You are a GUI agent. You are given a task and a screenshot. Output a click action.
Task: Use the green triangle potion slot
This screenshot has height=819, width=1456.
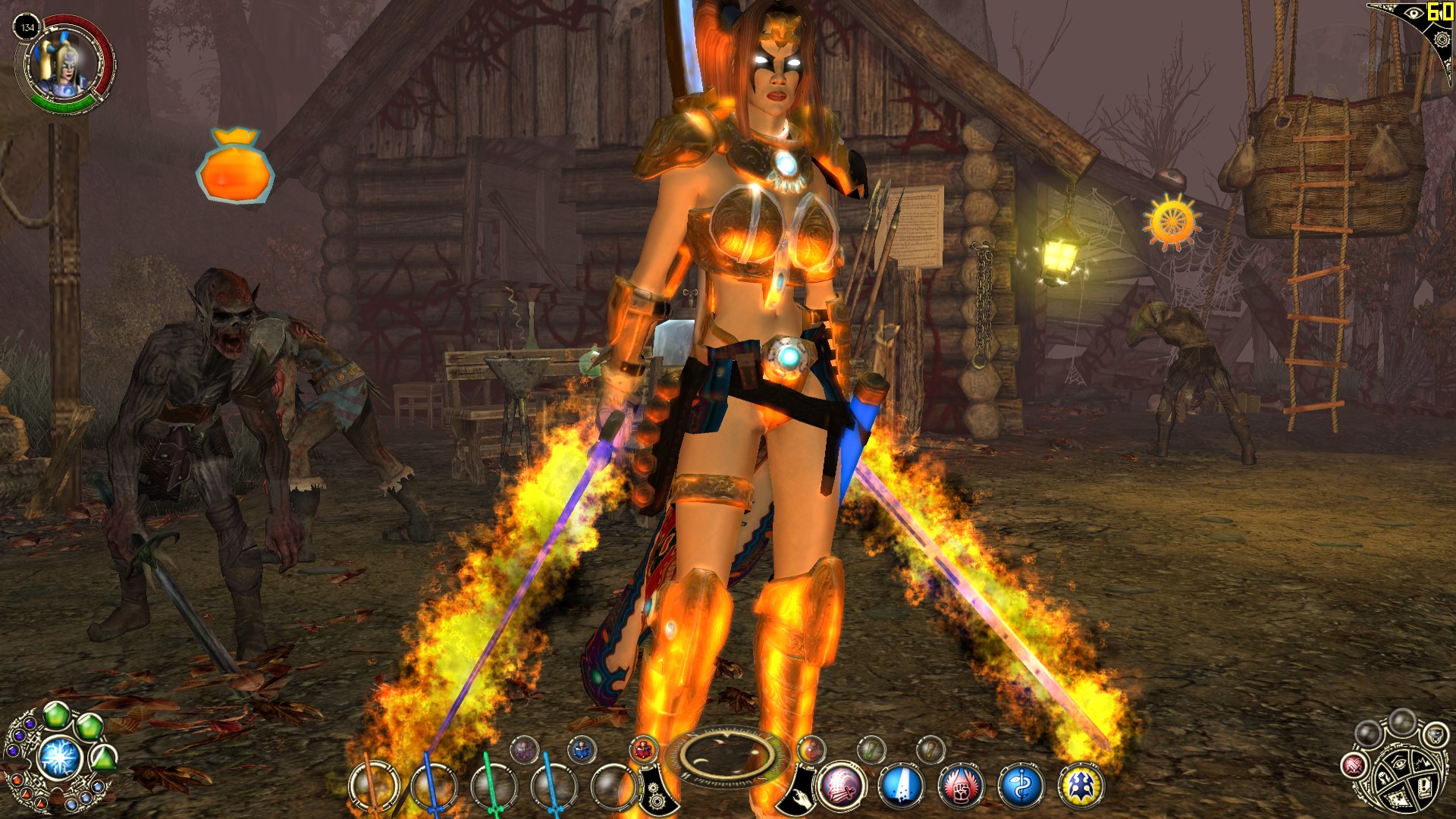point(104,758)
